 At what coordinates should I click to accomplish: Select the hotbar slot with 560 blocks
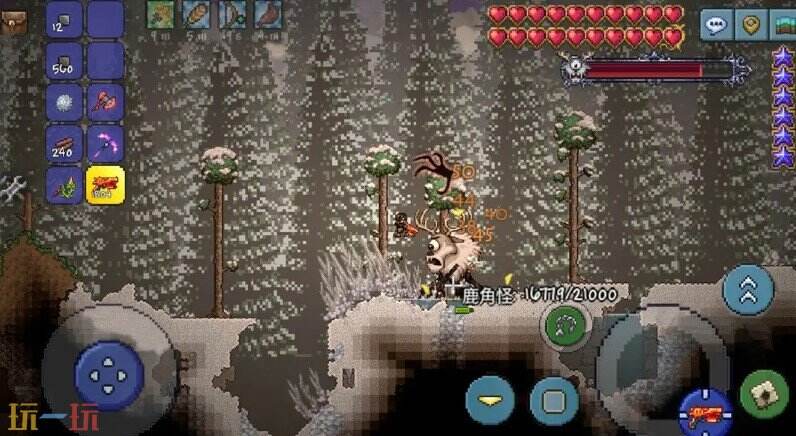pos(65,63)
